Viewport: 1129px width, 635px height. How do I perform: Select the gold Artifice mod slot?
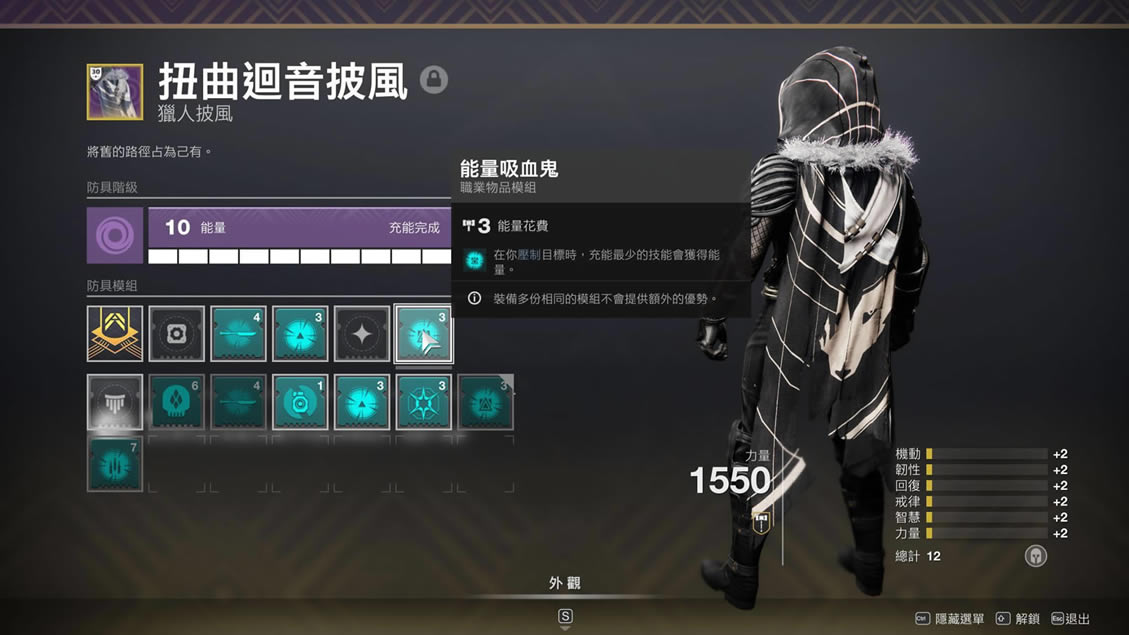pyautogui.click(x=115, y=334)
